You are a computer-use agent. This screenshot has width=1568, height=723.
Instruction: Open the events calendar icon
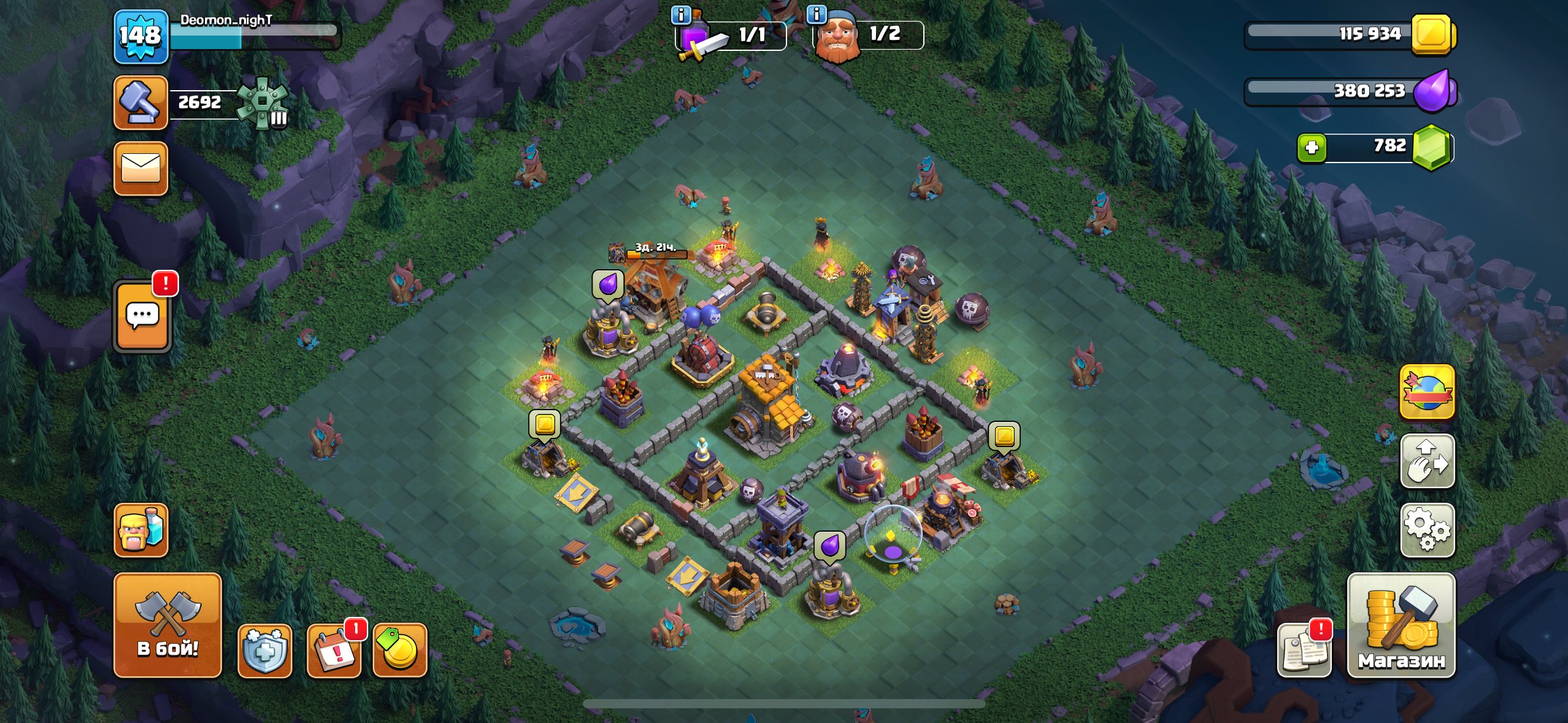point(334,651)
